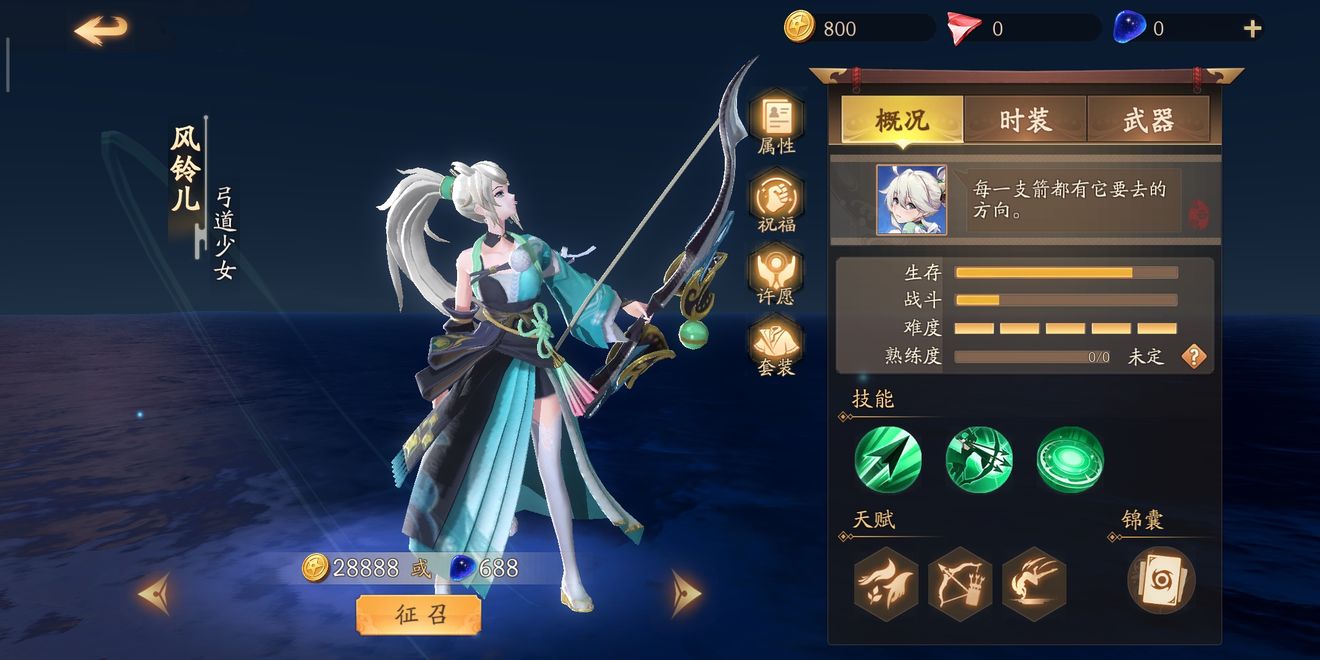
Task: Open the 许愿 wish icon
Action: 776,276
